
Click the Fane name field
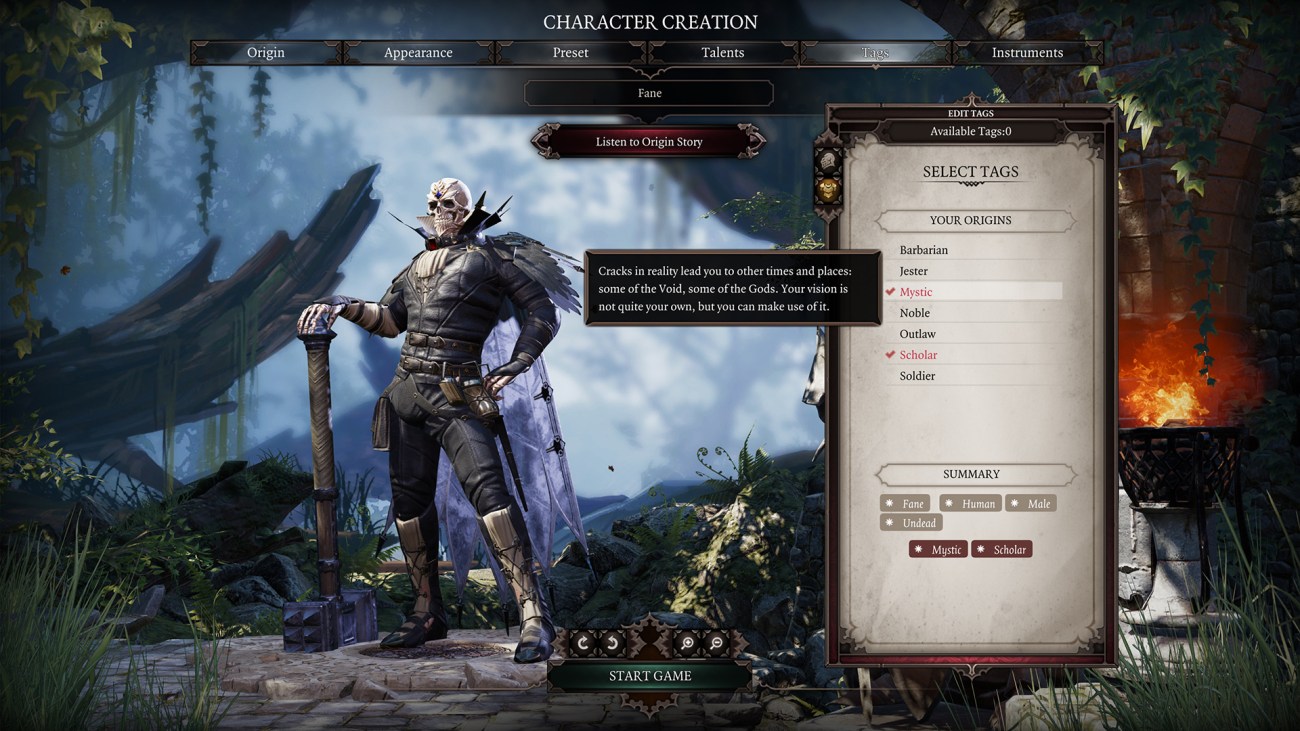point(649,92)
